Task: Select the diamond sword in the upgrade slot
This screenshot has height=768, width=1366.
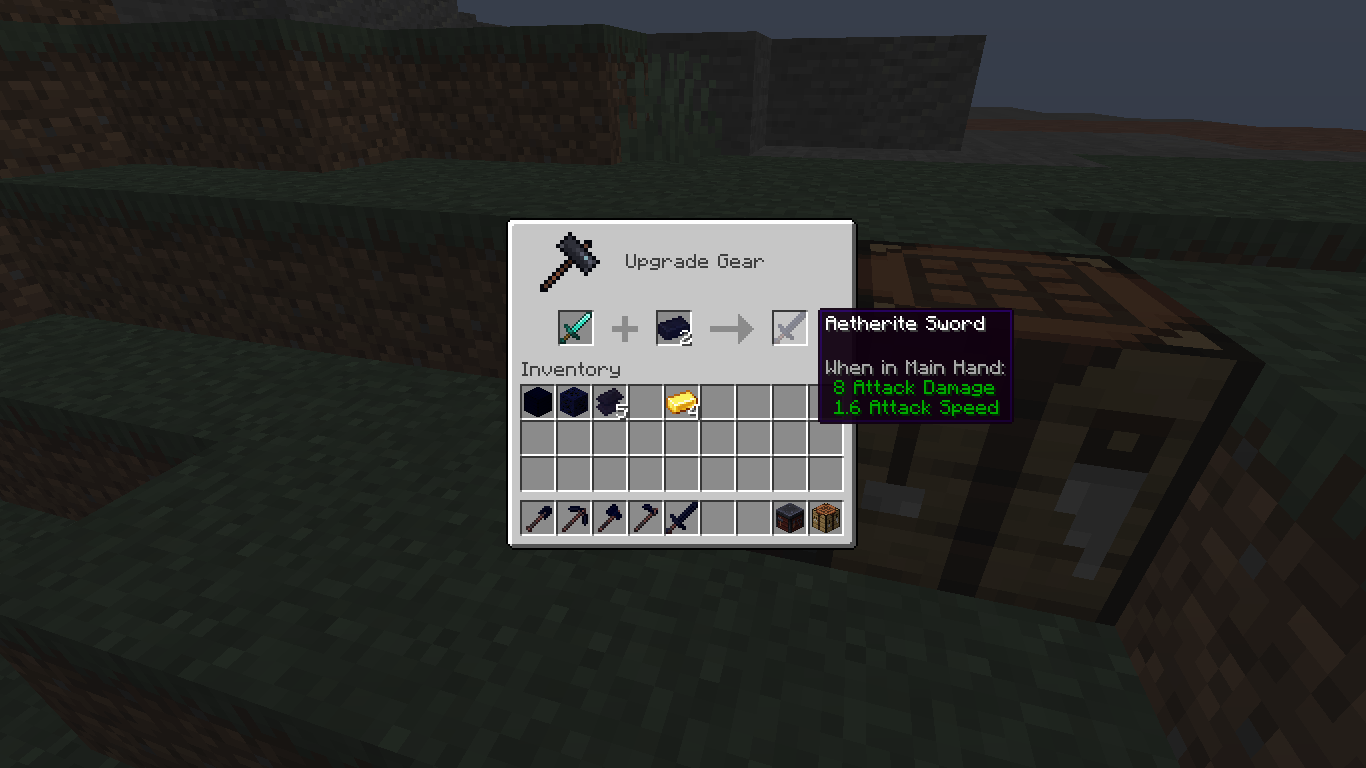Action: click(575, 328)
